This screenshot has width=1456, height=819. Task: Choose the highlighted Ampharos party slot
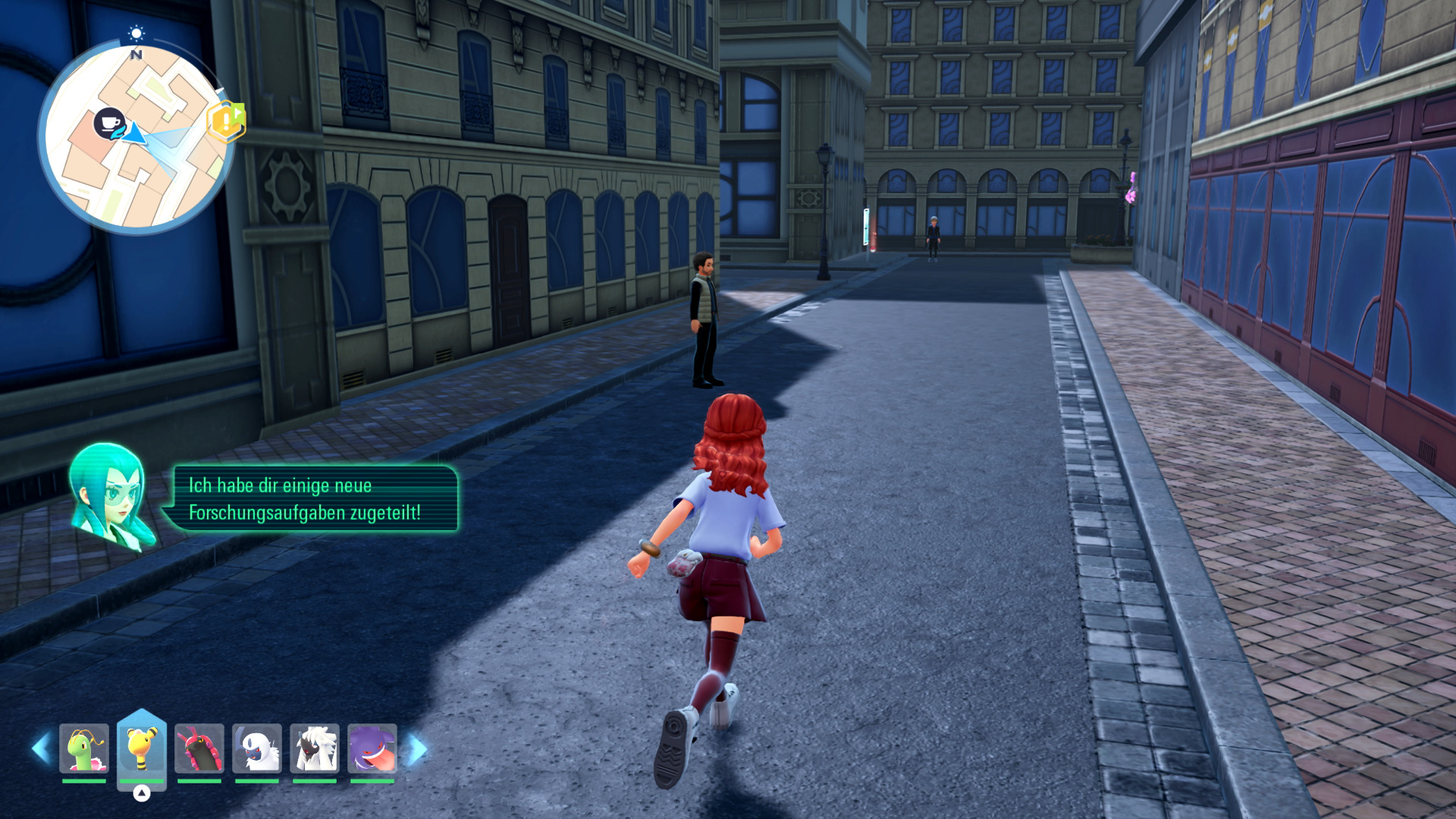point(142,748)
